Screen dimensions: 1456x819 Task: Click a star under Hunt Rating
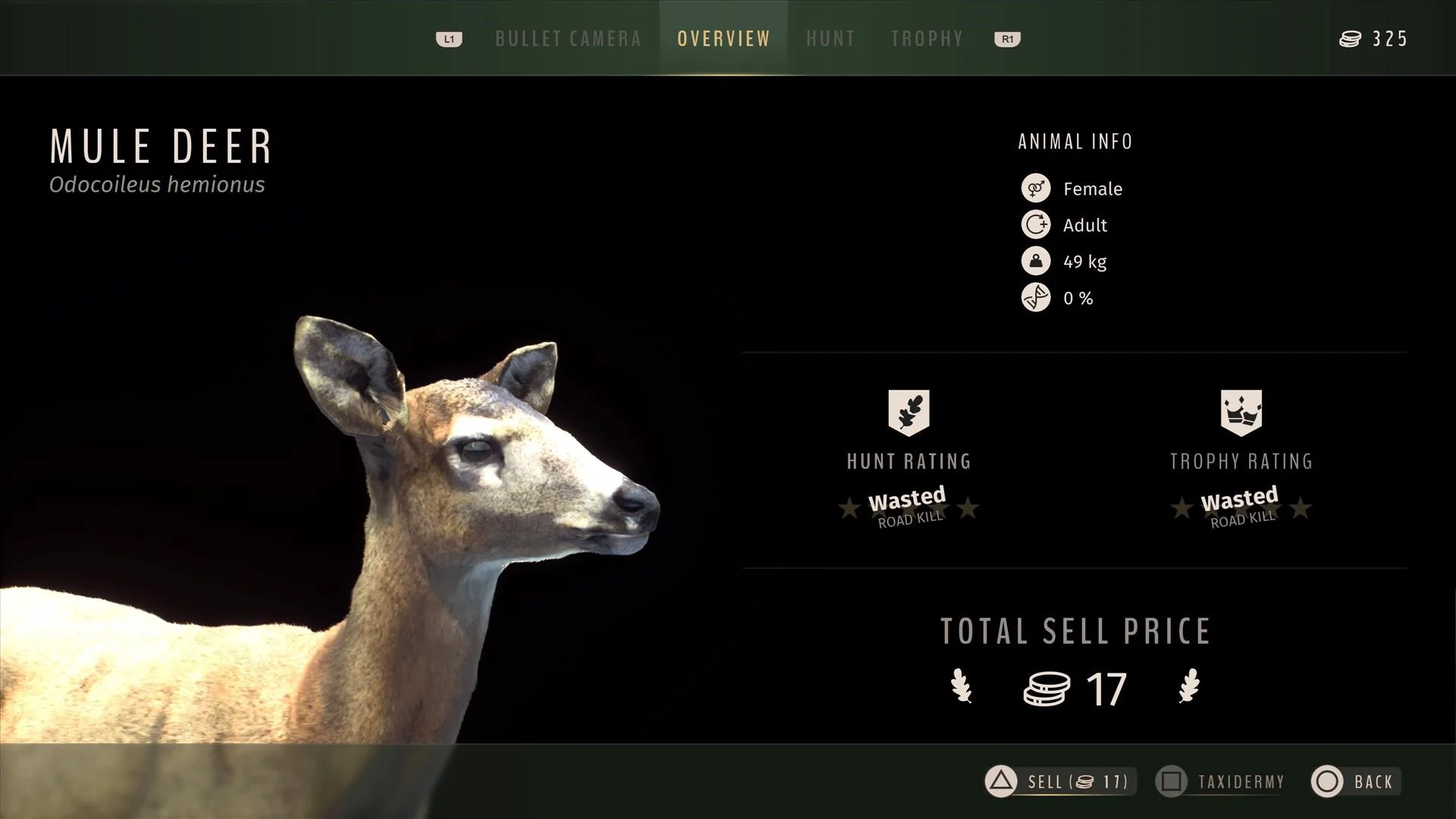(849, 510)
